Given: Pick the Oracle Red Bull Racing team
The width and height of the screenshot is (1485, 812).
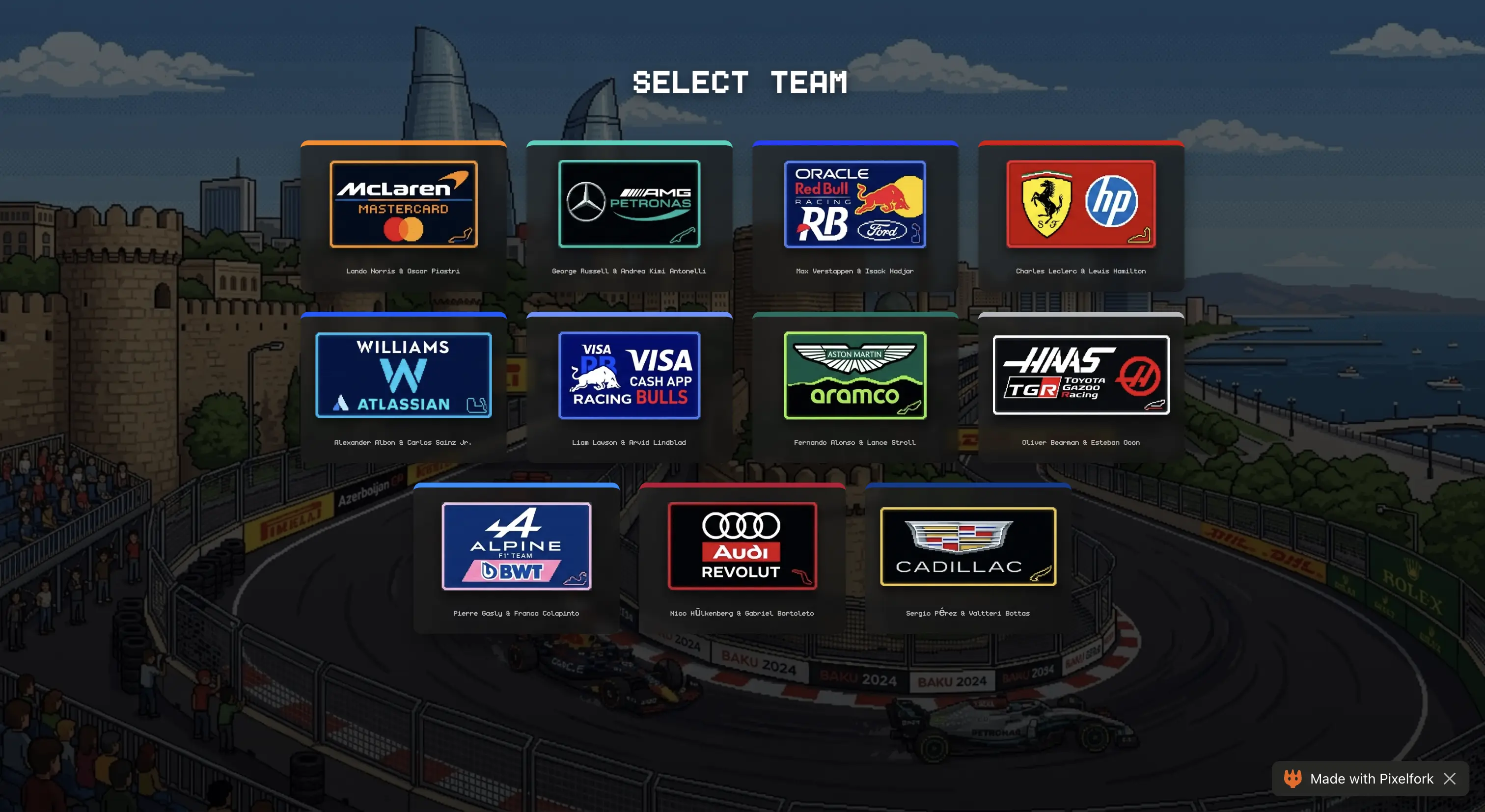Looking at the screenshot, I should click(854, 205).
